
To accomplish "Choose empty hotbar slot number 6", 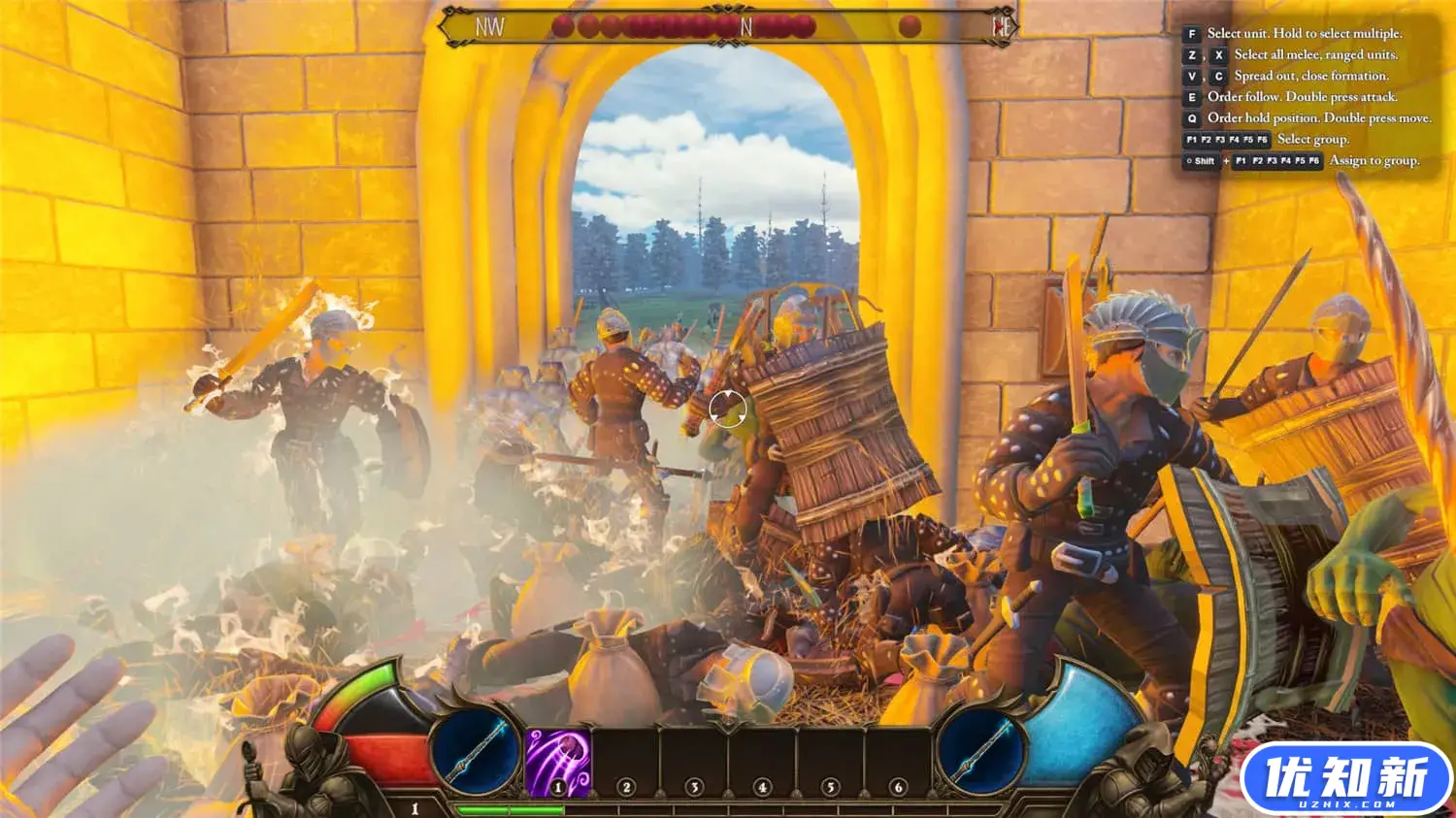I will 898,763.
